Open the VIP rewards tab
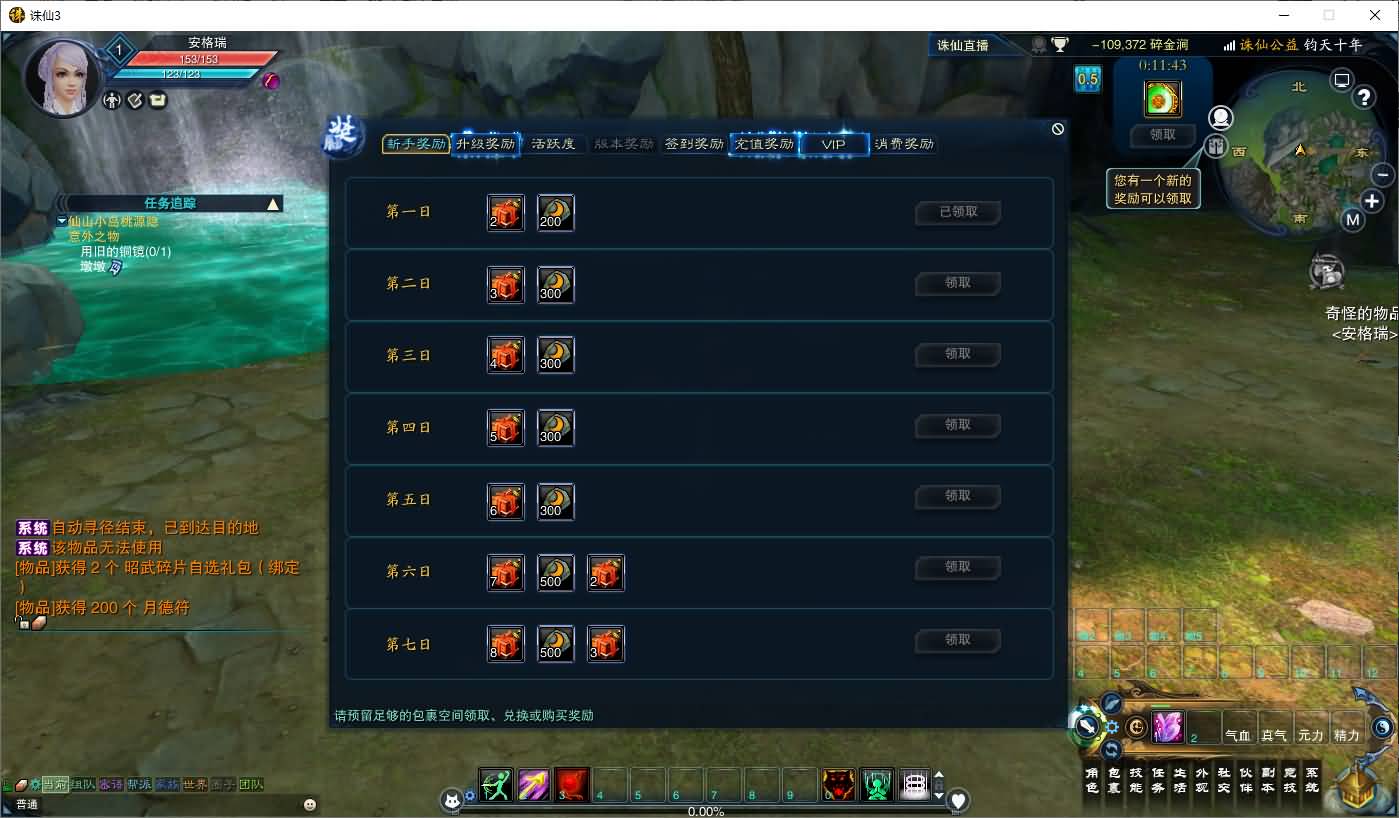 (833, 144)
